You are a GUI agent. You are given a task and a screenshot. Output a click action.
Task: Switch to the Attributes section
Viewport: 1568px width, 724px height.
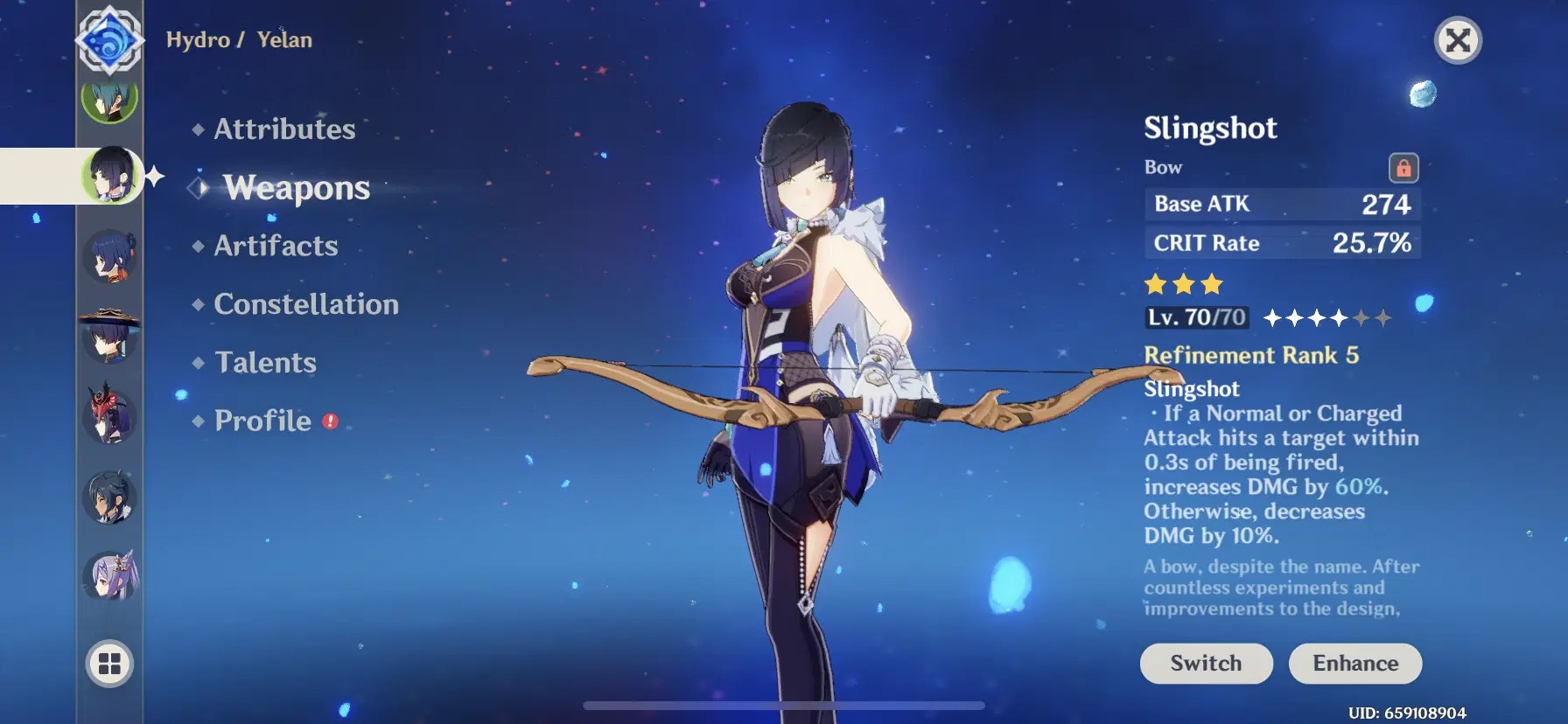[284, 129]
